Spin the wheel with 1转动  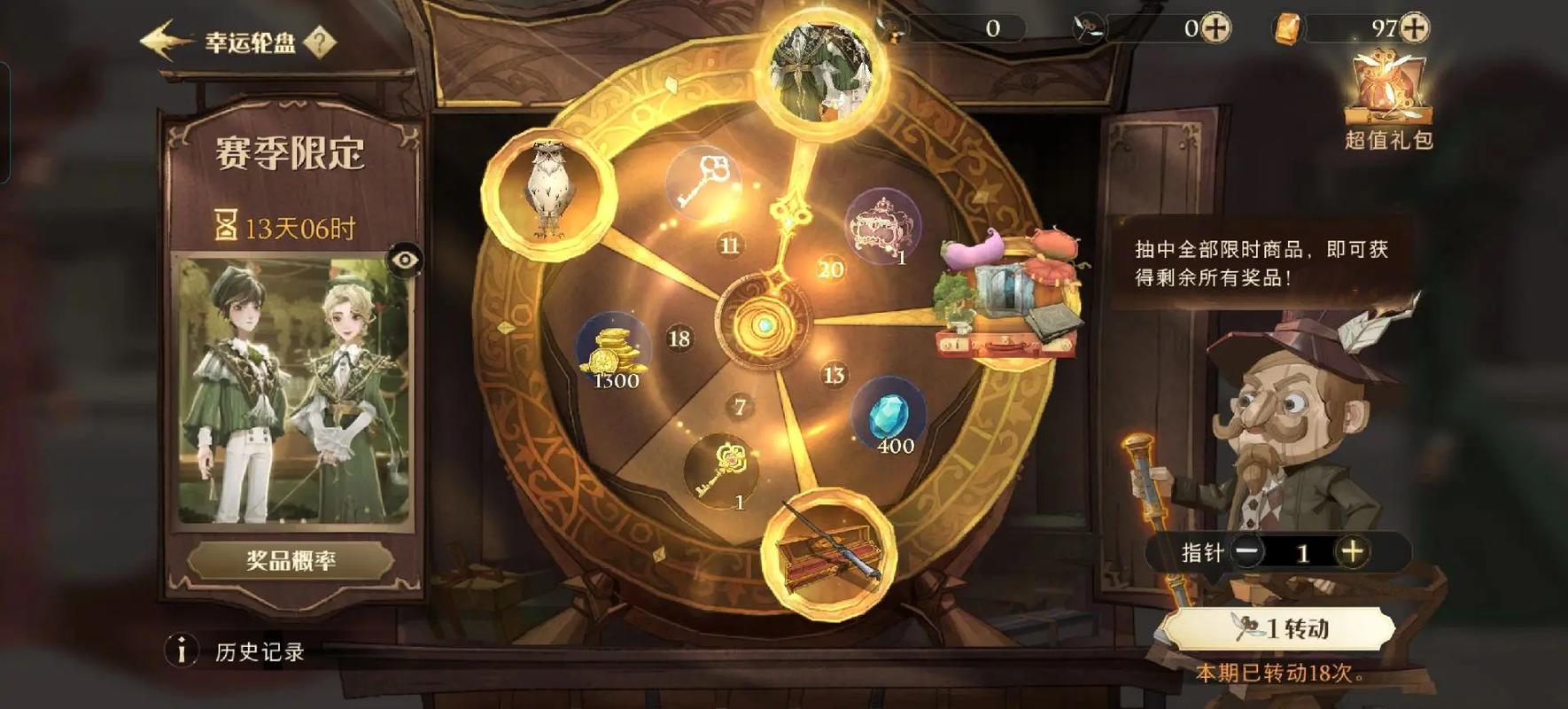(1279, 628)
